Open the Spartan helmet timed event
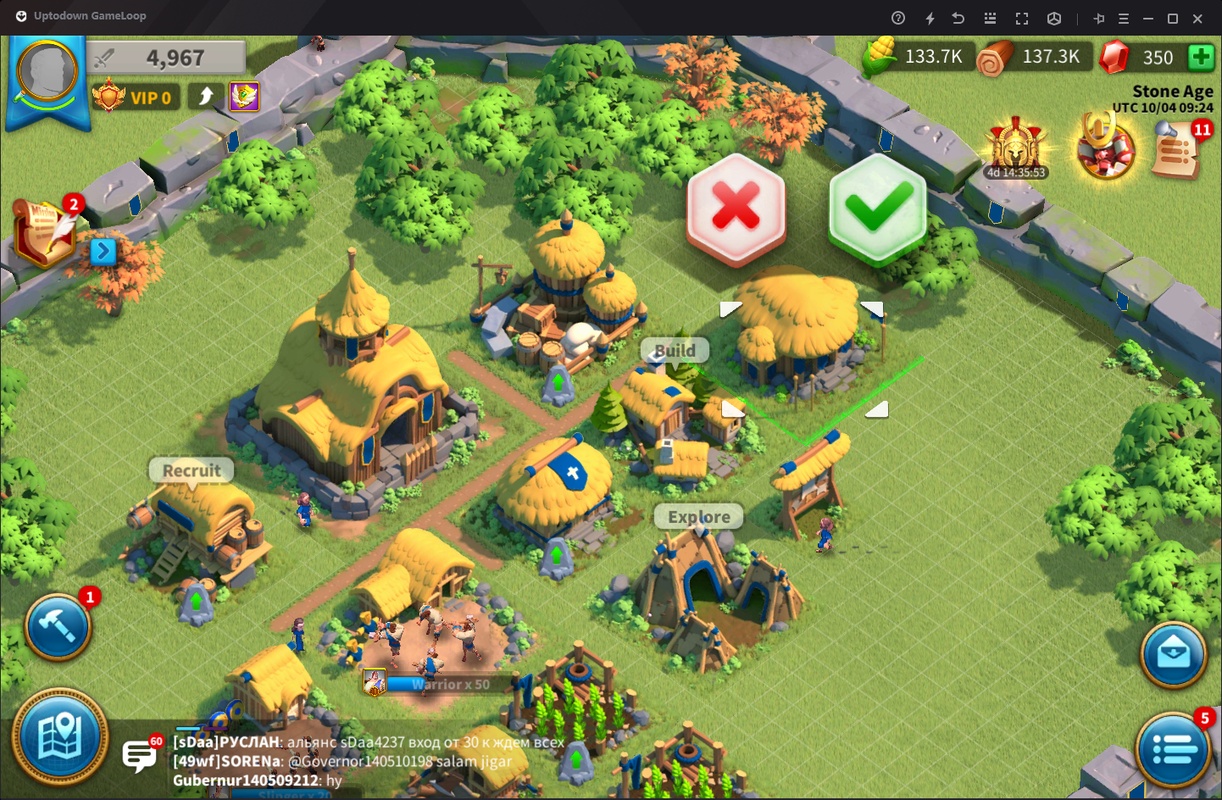Screen dimensions: 1222x800 tap(1016, 146)
